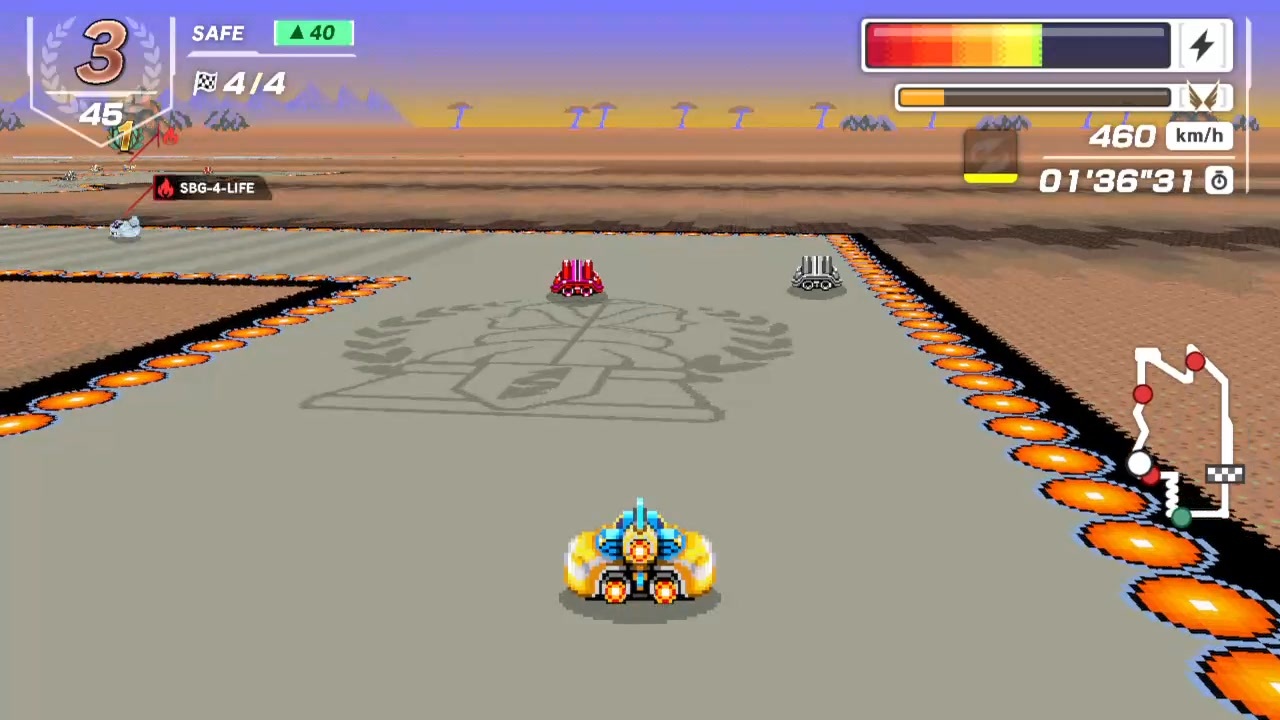Select the lightning boost icon

tap(1203, 44)
